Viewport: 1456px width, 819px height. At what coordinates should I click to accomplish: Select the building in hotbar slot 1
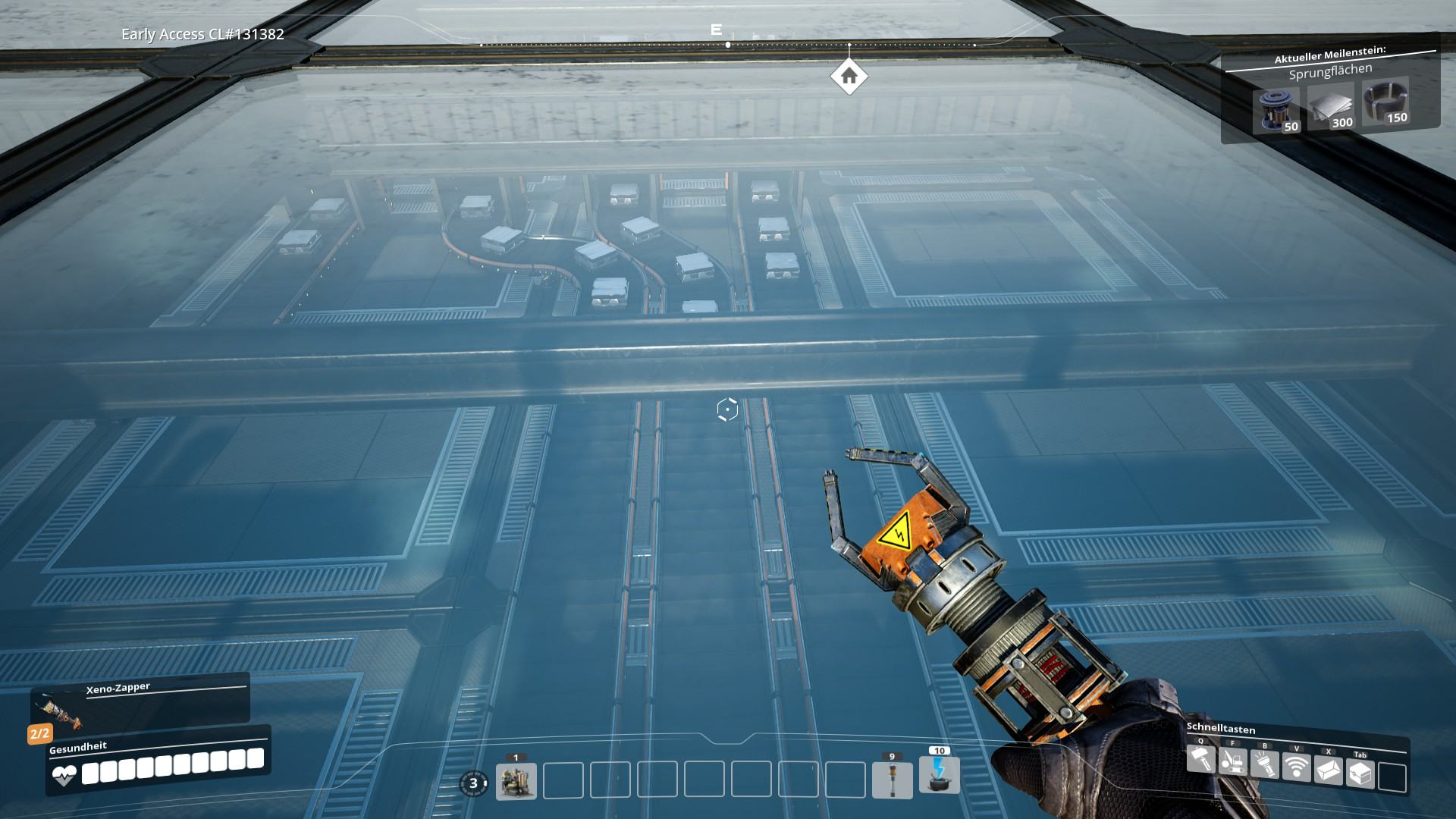pyautogui.click(x=516, y=781)
